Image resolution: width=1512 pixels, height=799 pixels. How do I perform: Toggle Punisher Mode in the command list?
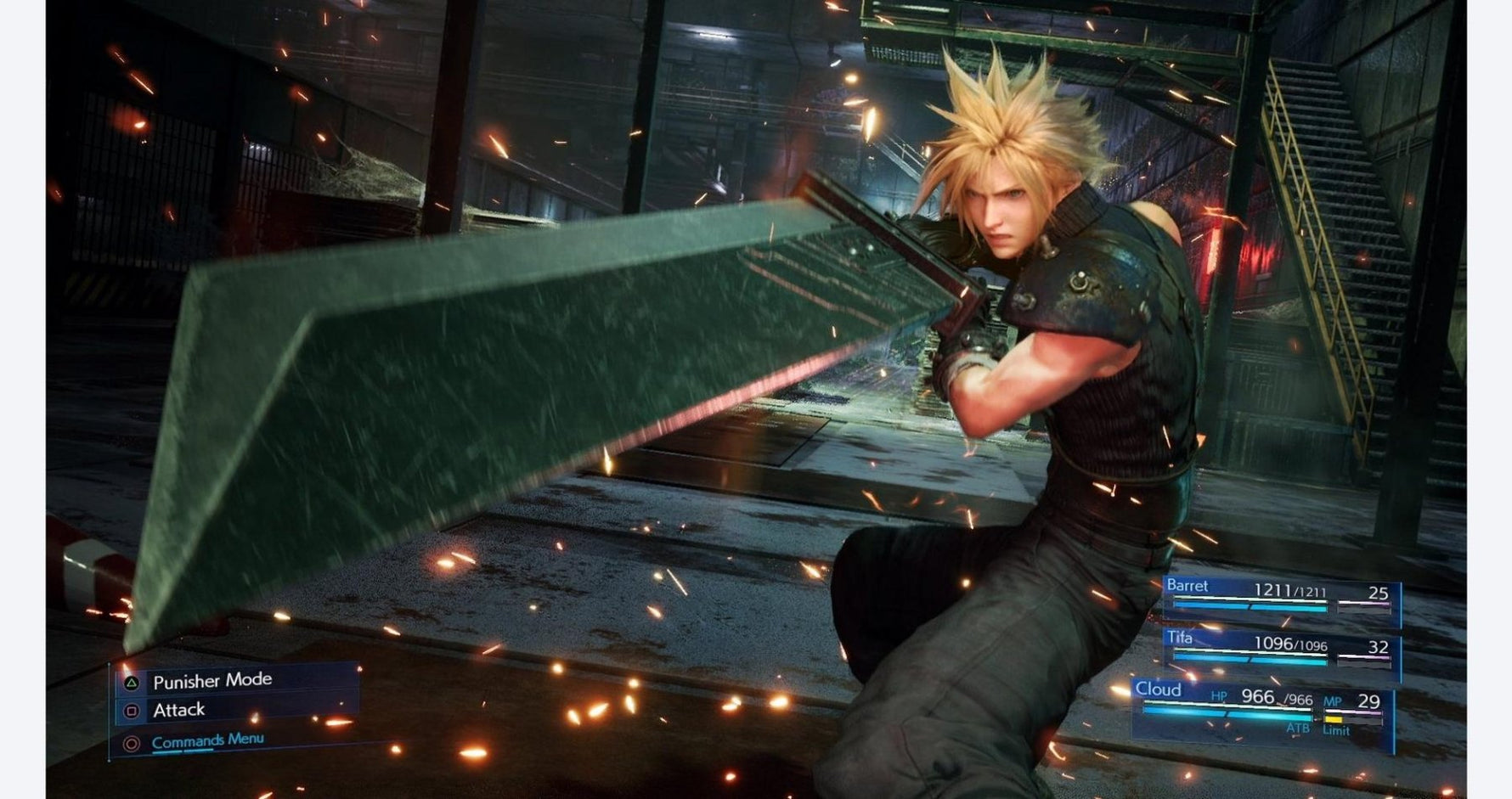(212, 679)
